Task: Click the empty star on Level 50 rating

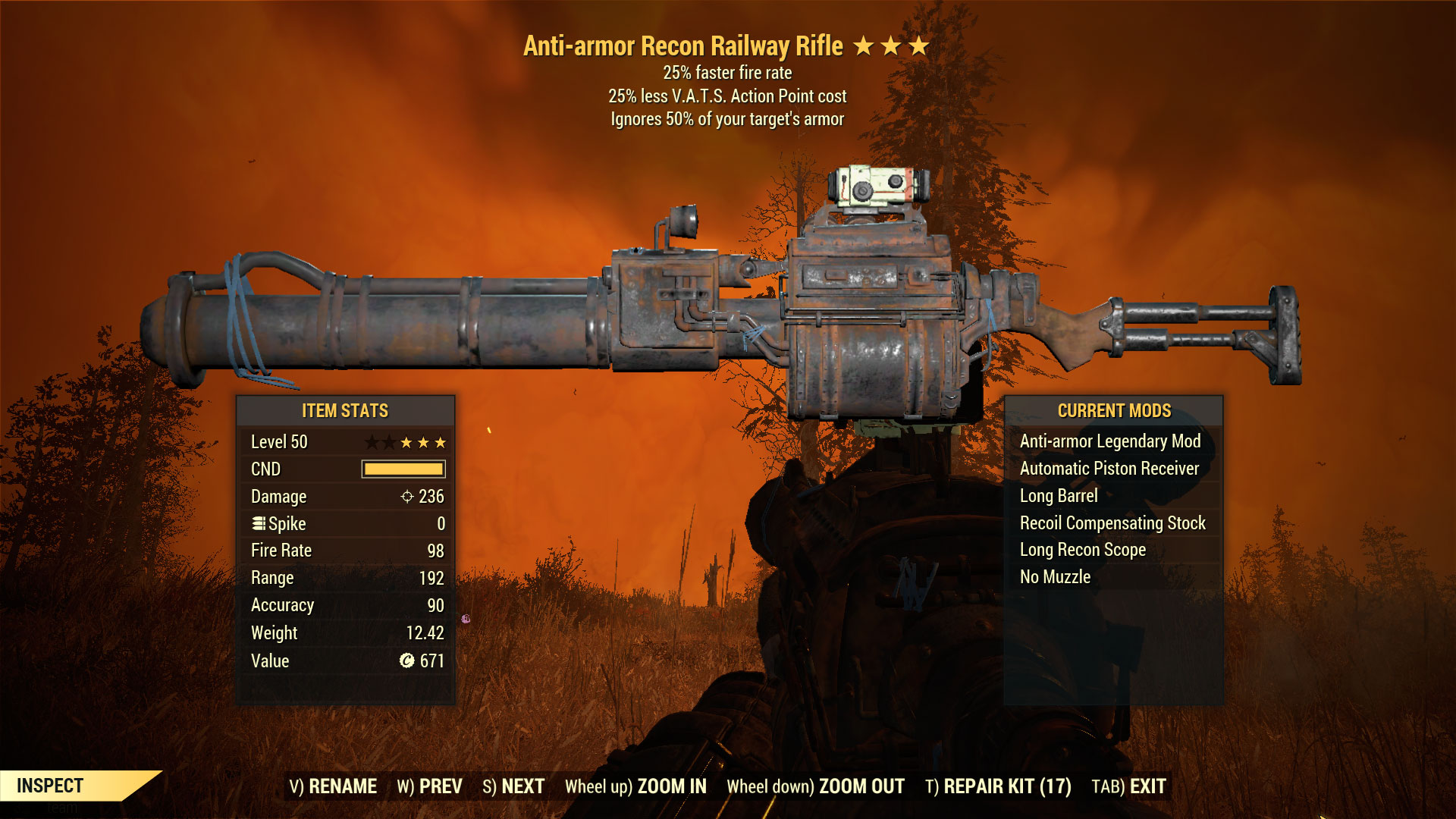Action: [373, 442]
